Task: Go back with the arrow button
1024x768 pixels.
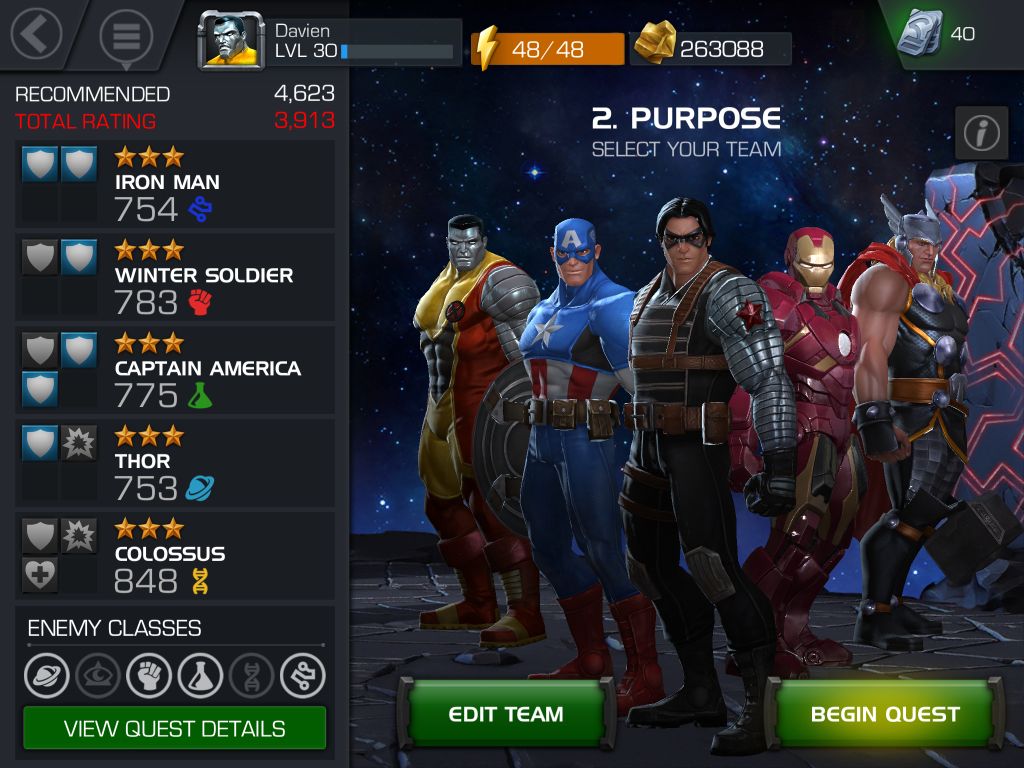Action: [36, 34]
